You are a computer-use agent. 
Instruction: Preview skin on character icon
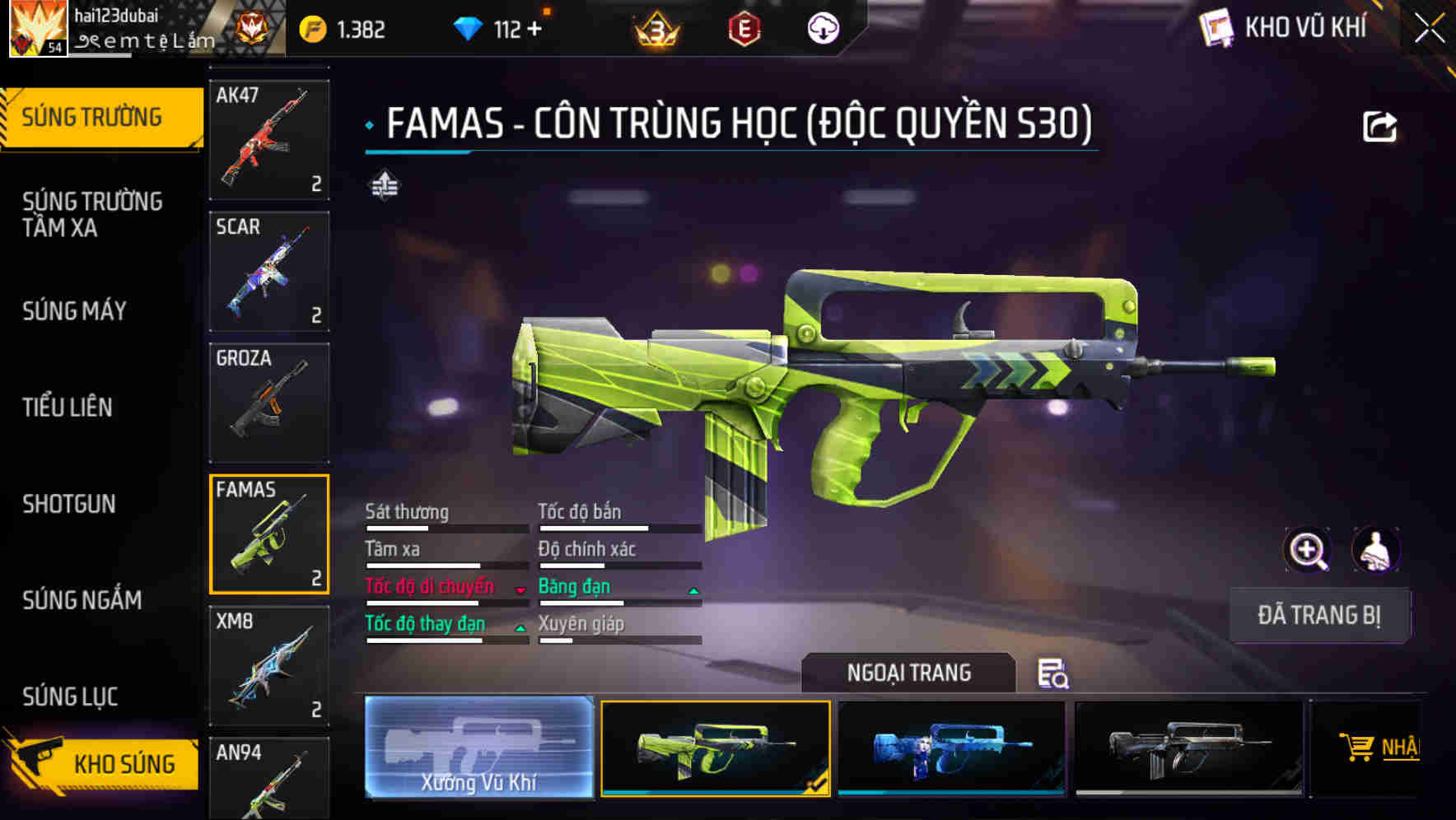[x=1375, y=550]
